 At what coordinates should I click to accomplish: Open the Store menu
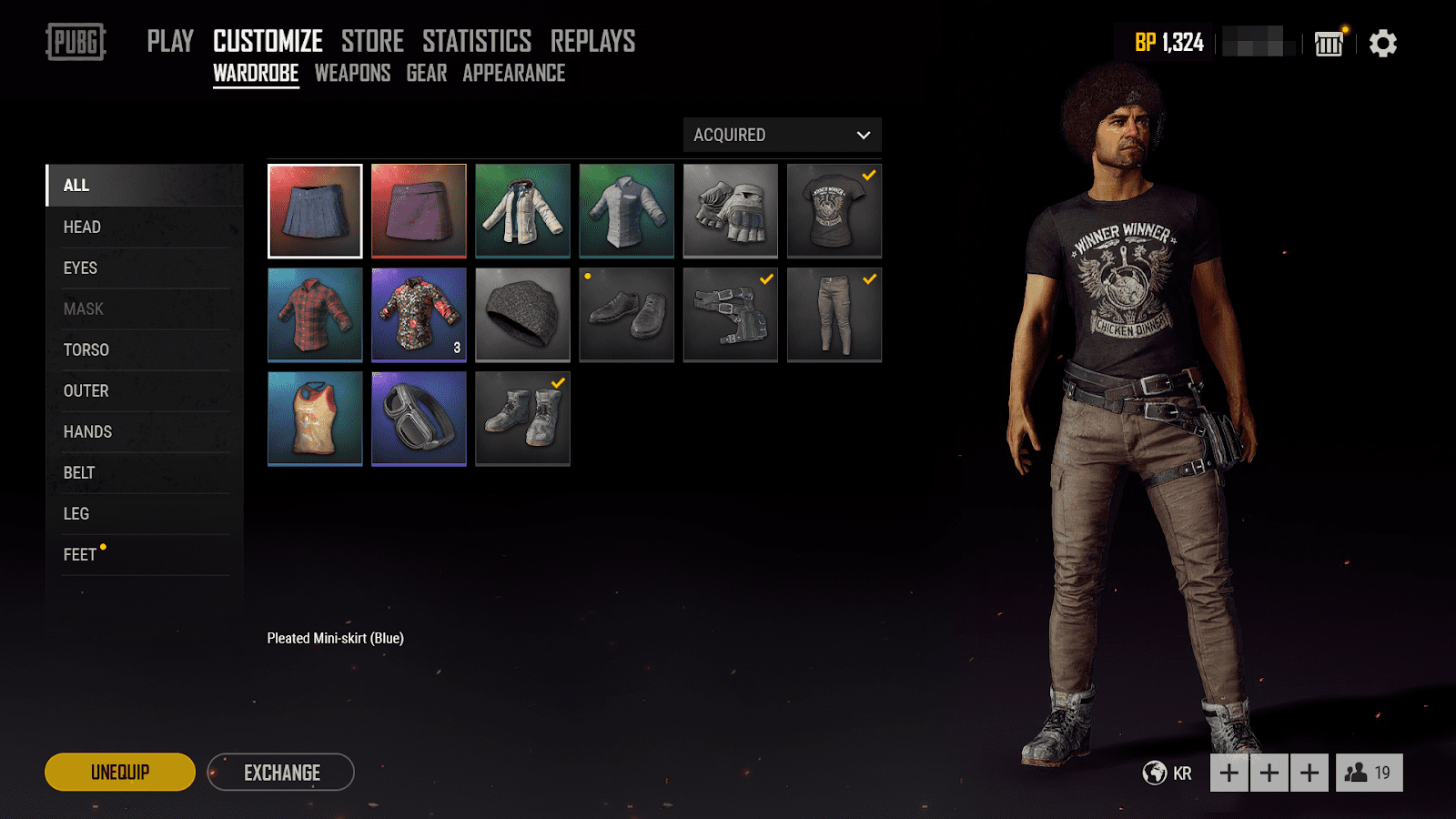(372, 41)
